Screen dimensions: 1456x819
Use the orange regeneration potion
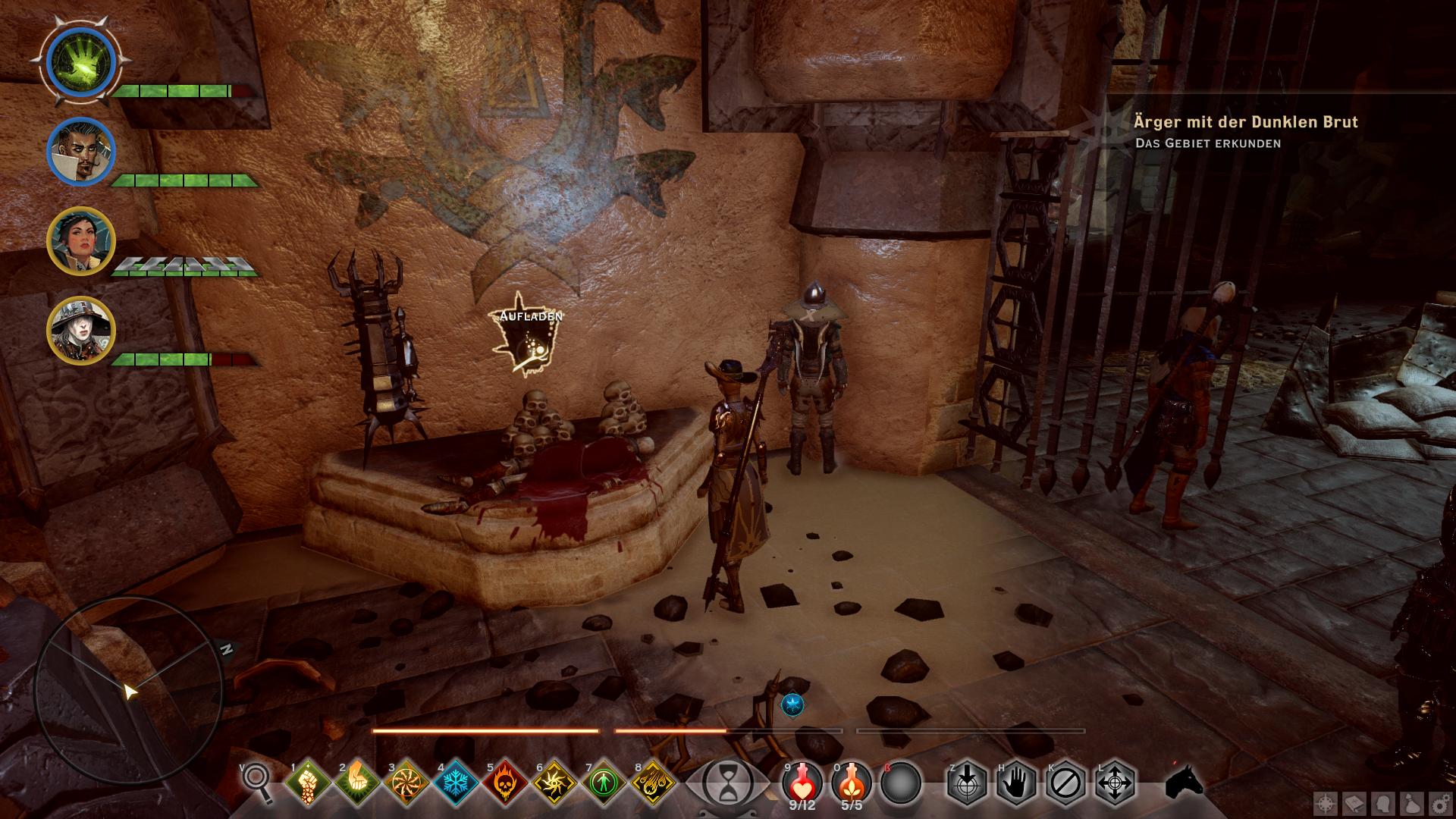852,782
